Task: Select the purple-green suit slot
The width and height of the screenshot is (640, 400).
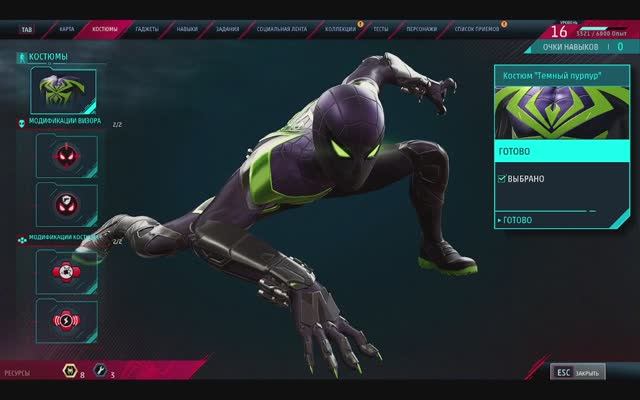Action: tap(66, 91)
